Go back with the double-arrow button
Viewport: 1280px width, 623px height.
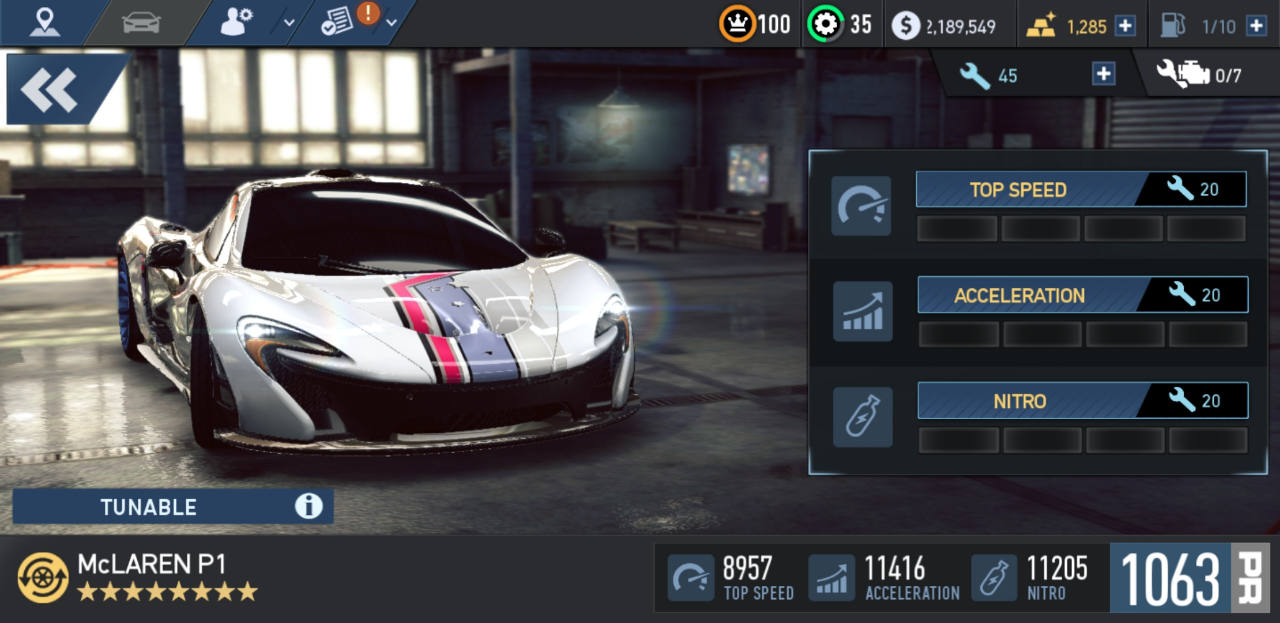coord(50,90)
